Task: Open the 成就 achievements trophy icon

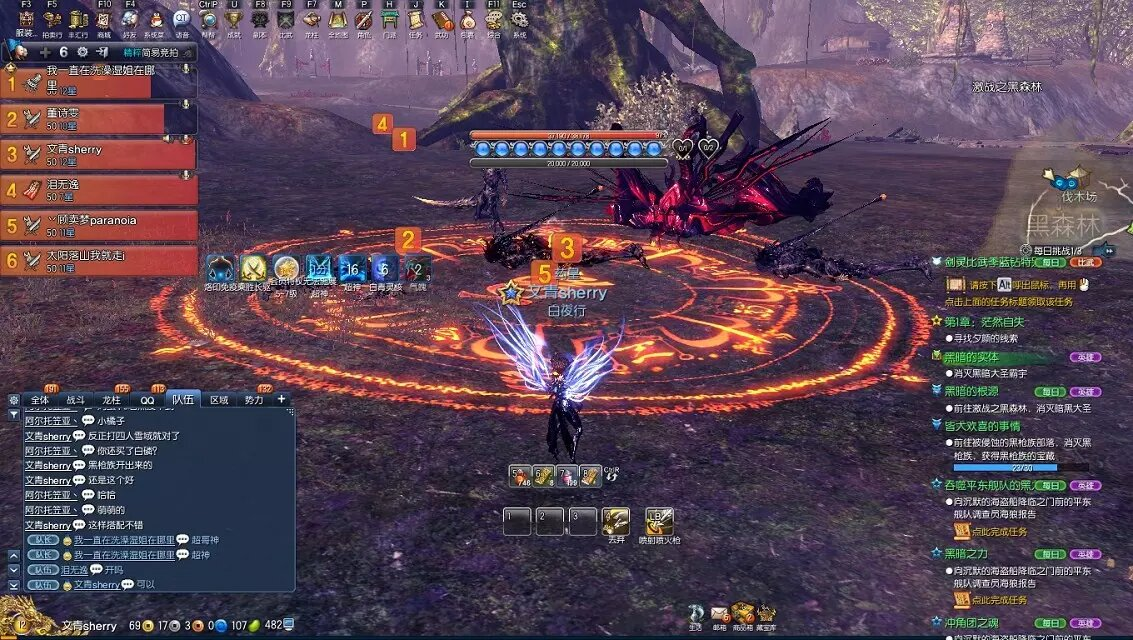Action: (x=234, y=21)
